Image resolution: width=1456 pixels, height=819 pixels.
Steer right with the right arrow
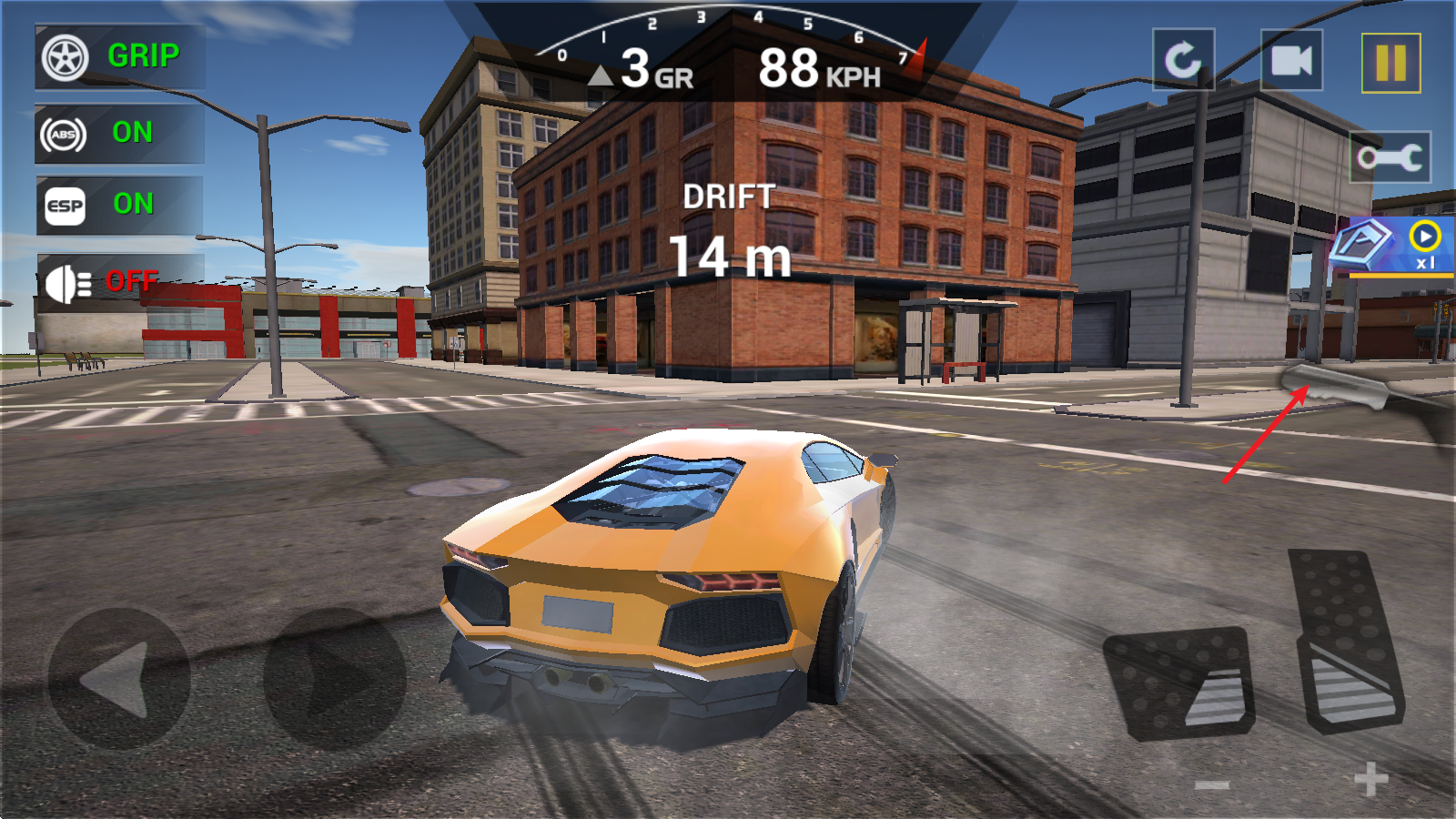(x=335, y=679)
